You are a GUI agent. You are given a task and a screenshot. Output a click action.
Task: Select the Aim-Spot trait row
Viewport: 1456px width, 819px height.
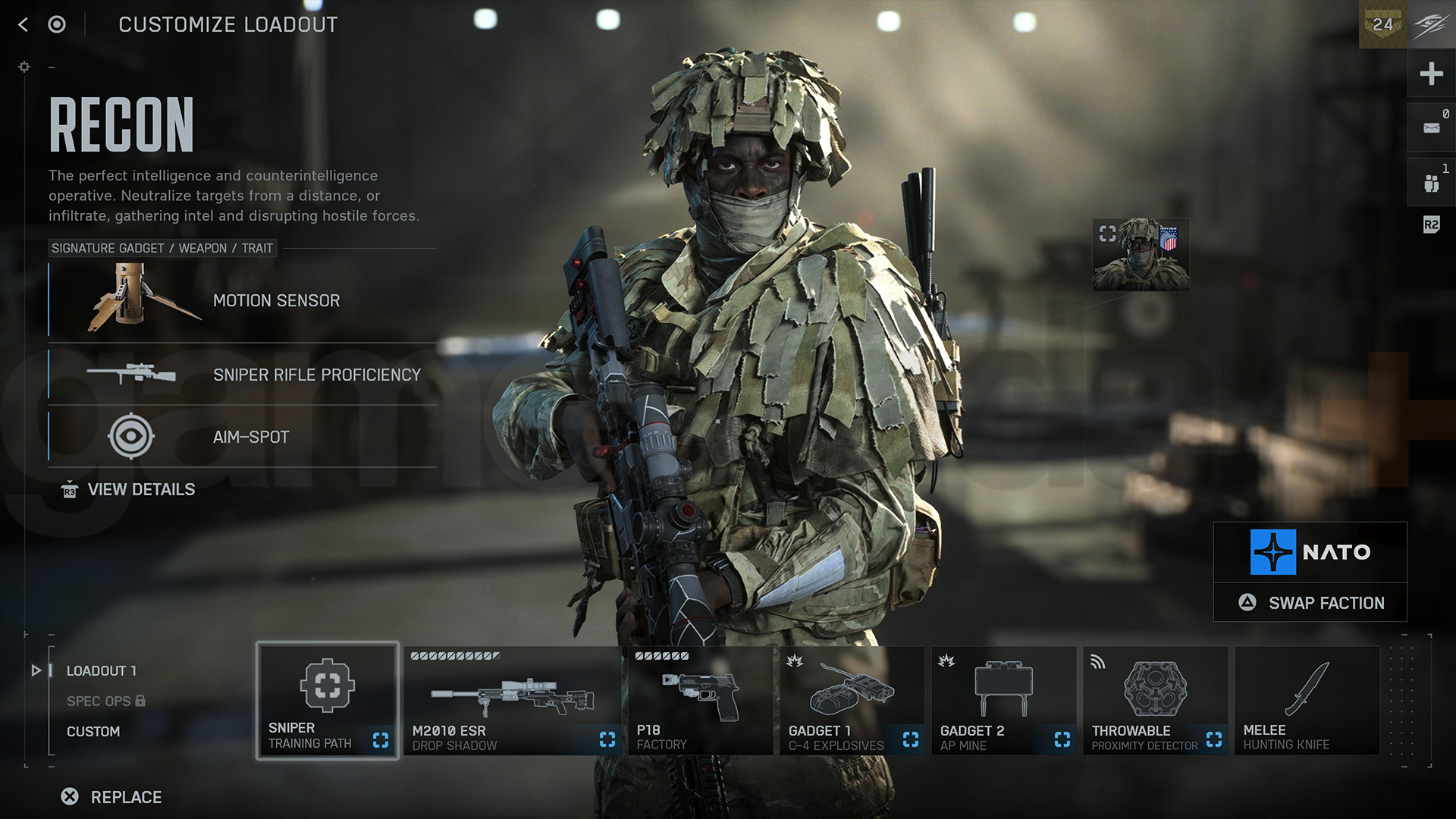click(243, 437)
